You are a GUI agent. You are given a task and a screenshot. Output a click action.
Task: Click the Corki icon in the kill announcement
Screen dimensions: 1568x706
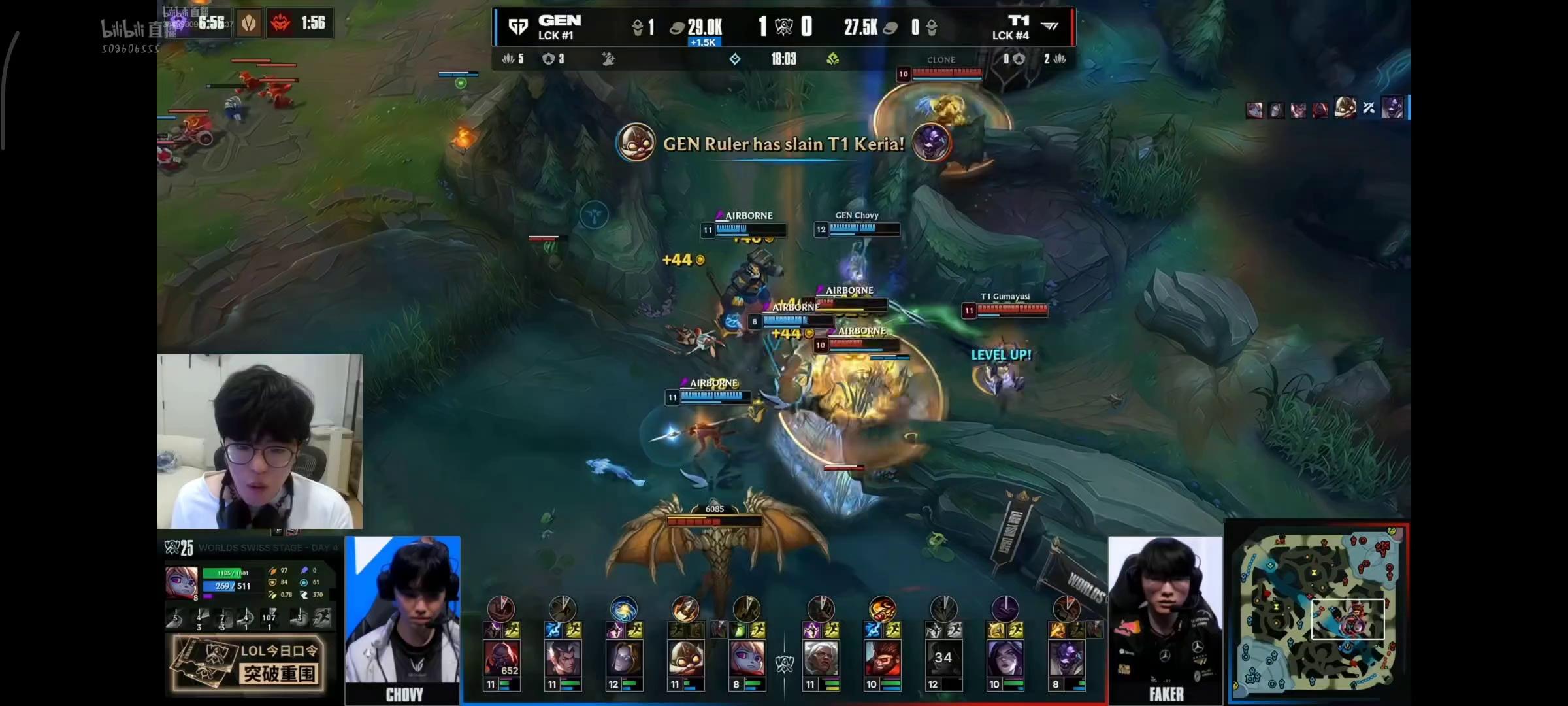click(635, 142)
